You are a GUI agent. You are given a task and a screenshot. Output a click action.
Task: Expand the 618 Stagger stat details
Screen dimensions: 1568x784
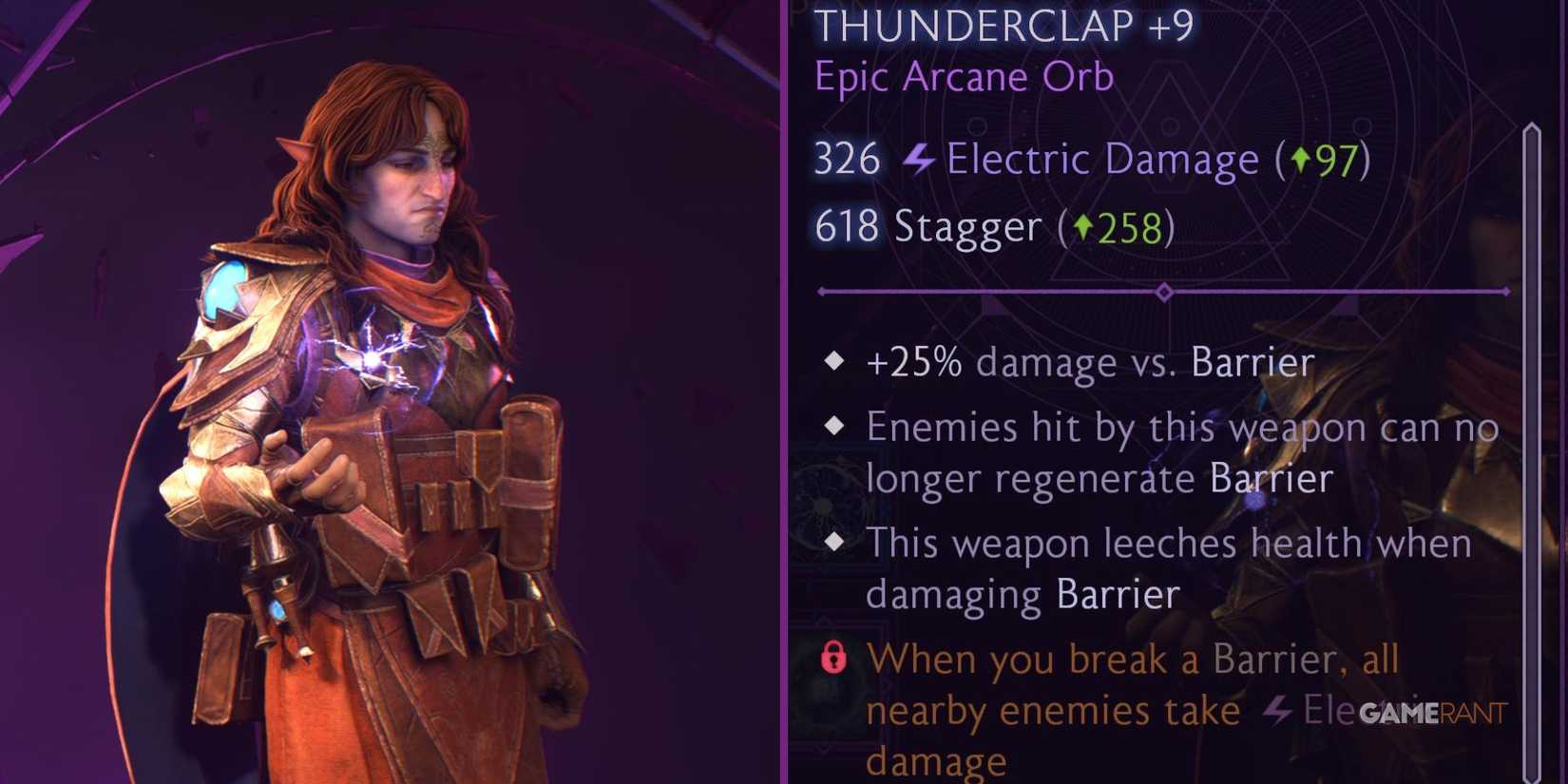pos(993,227)
